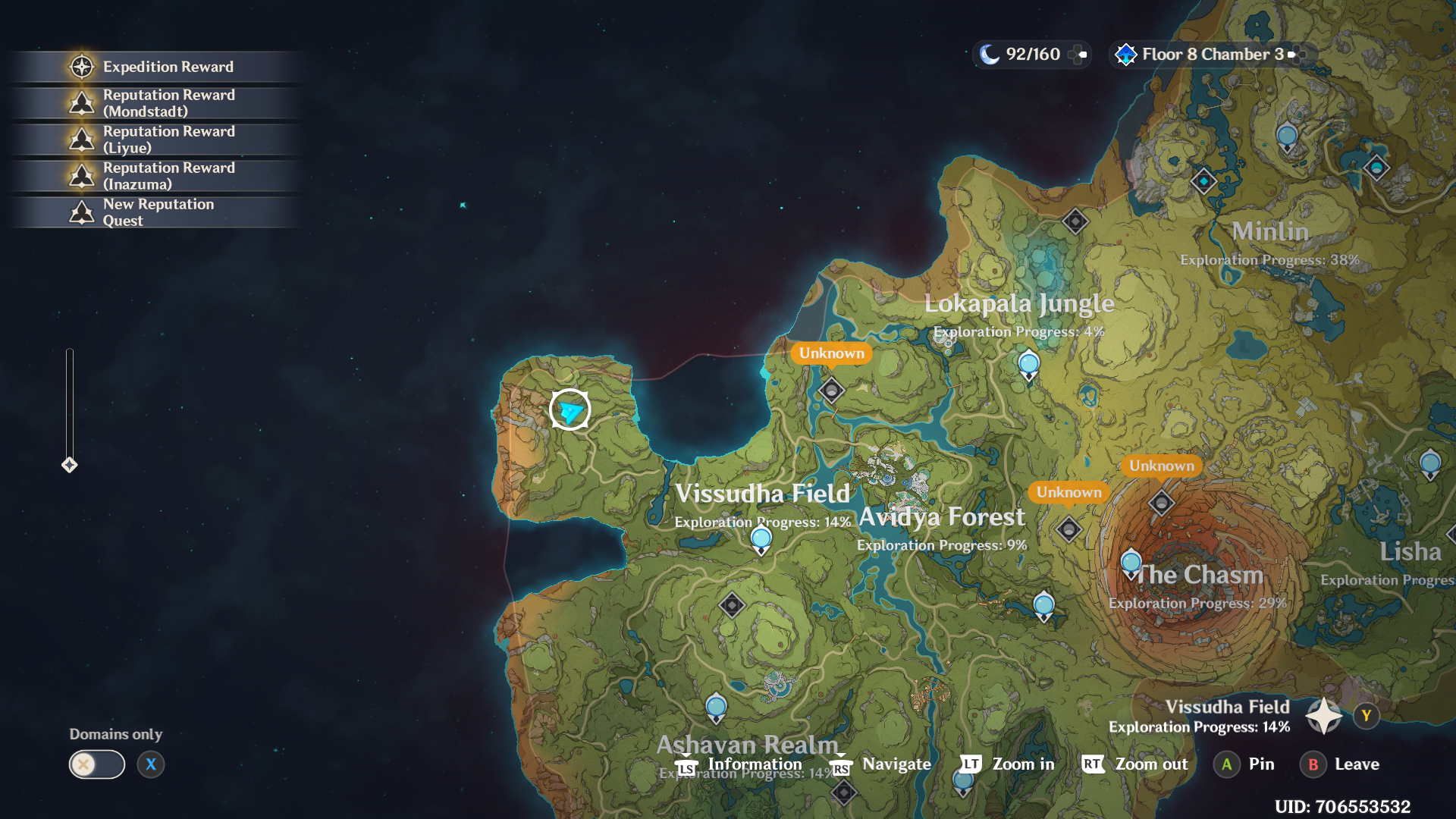Expand the Resin counter panel arrow

[1081, 54]
